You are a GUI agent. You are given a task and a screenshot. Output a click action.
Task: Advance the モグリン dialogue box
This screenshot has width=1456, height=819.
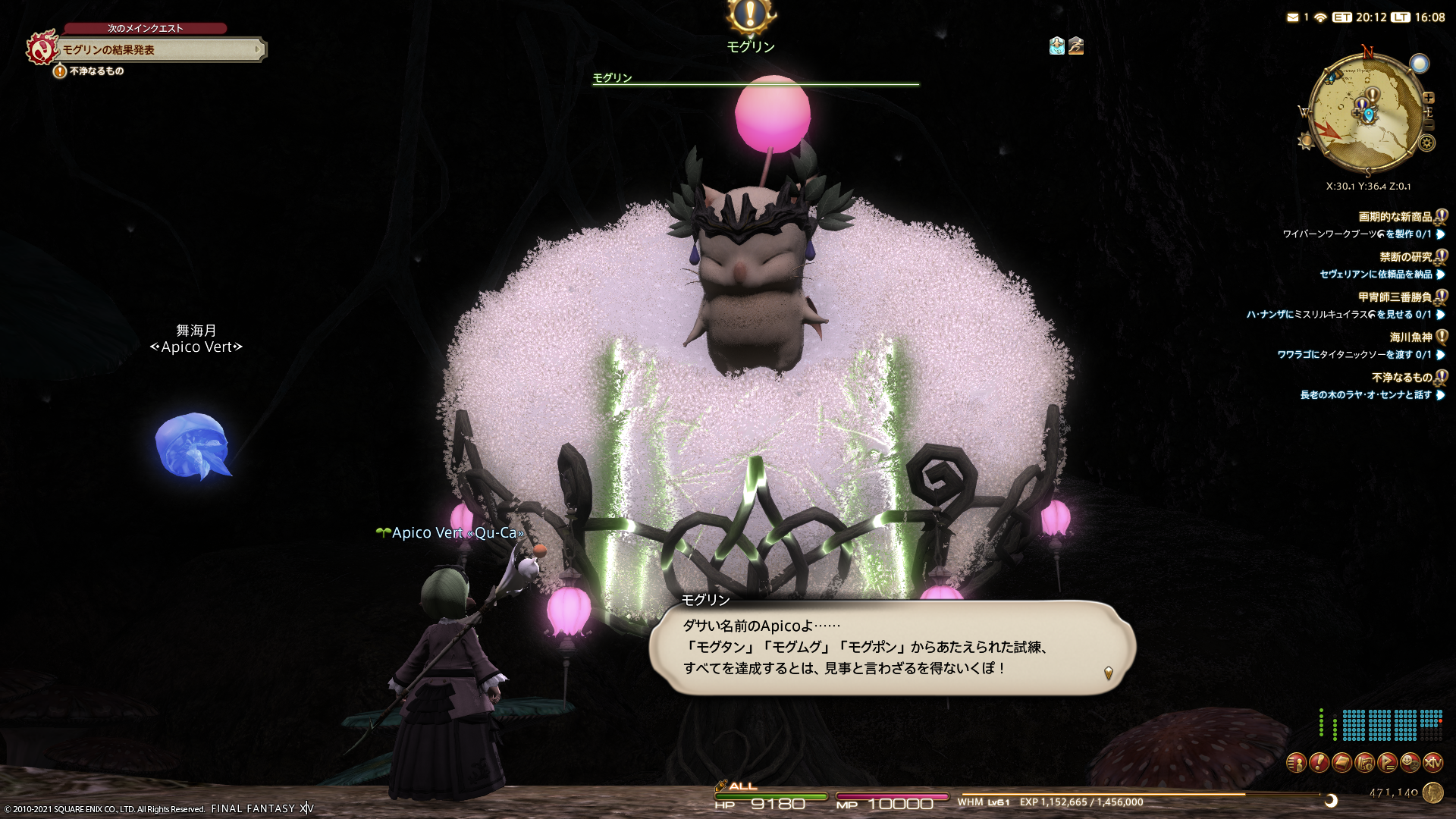tap(891, 648)
